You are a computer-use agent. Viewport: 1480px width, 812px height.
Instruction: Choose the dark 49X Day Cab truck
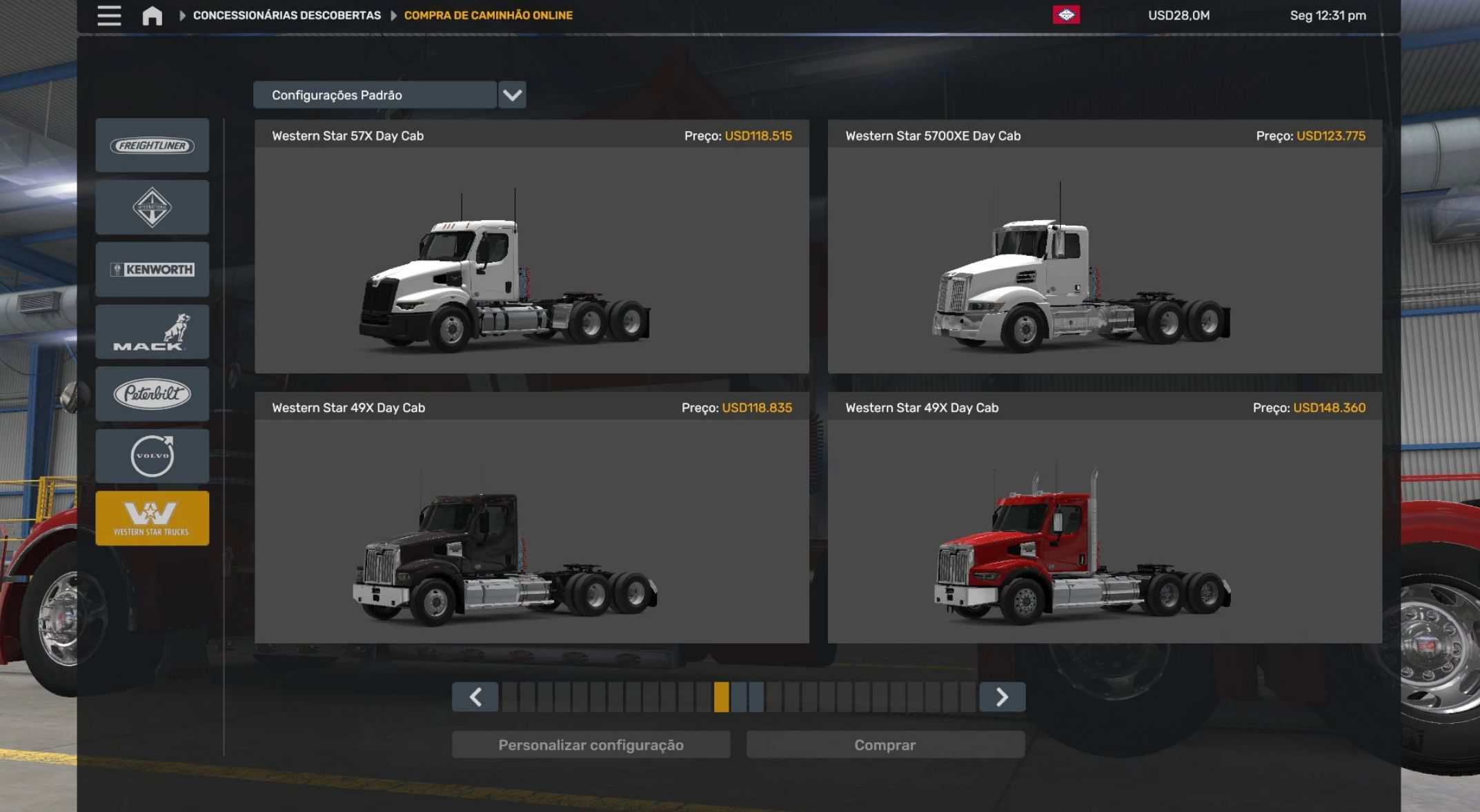pos(531,531)
